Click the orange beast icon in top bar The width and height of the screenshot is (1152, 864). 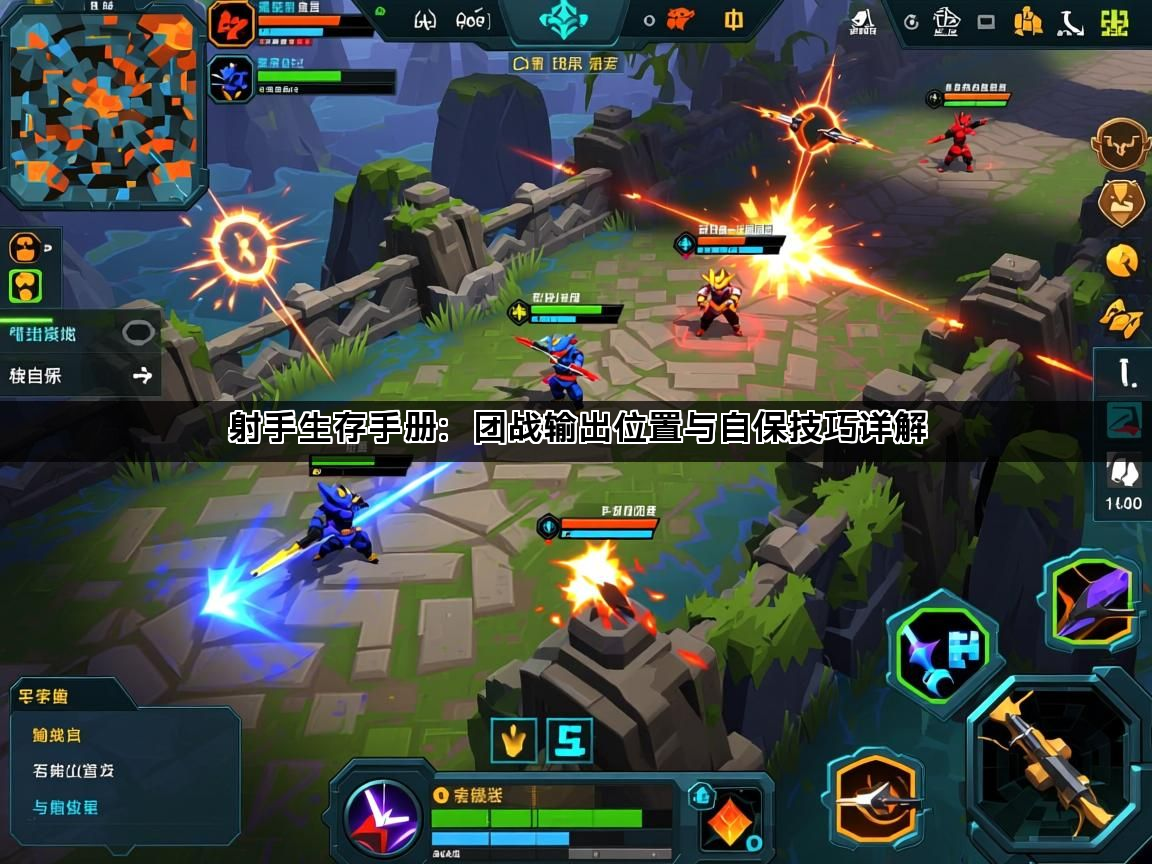coord(680,19)
